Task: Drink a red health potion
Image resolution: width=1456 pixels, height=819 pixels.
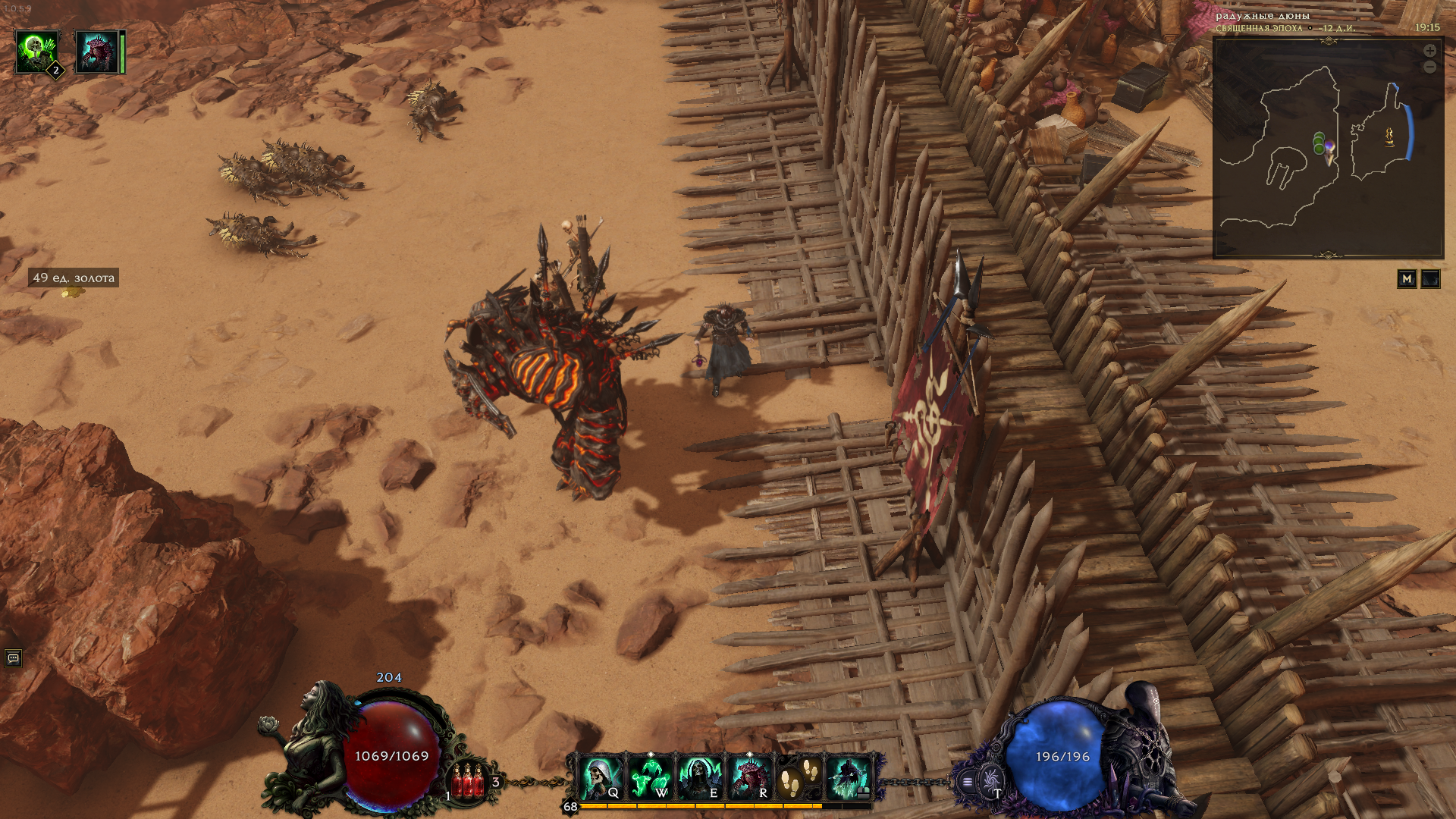Action: tap(468, 781)
